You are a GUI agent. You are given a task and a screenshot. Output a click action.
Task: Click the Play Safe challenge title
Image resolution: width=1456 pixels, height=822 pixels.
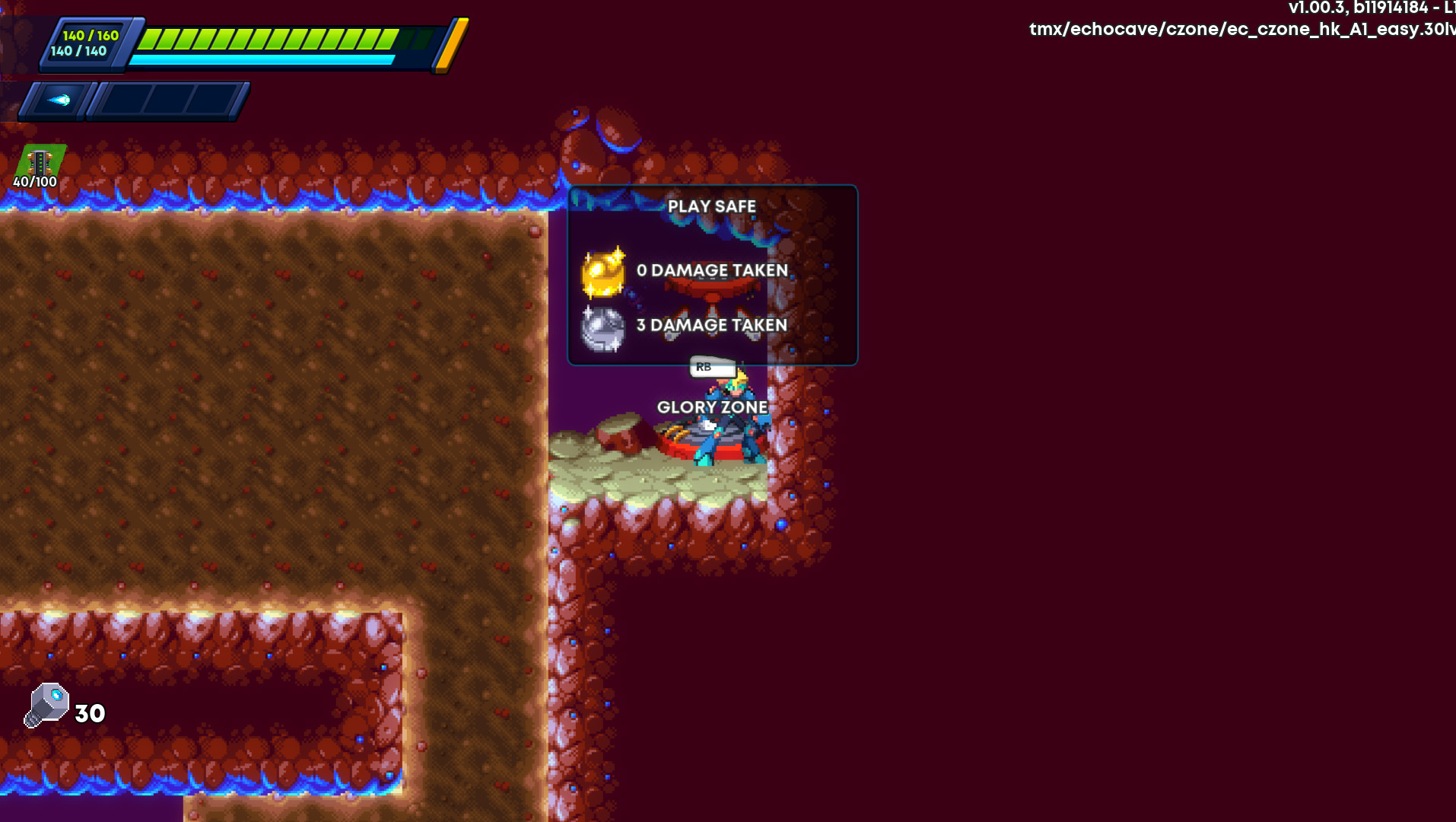tap(711, 206)
